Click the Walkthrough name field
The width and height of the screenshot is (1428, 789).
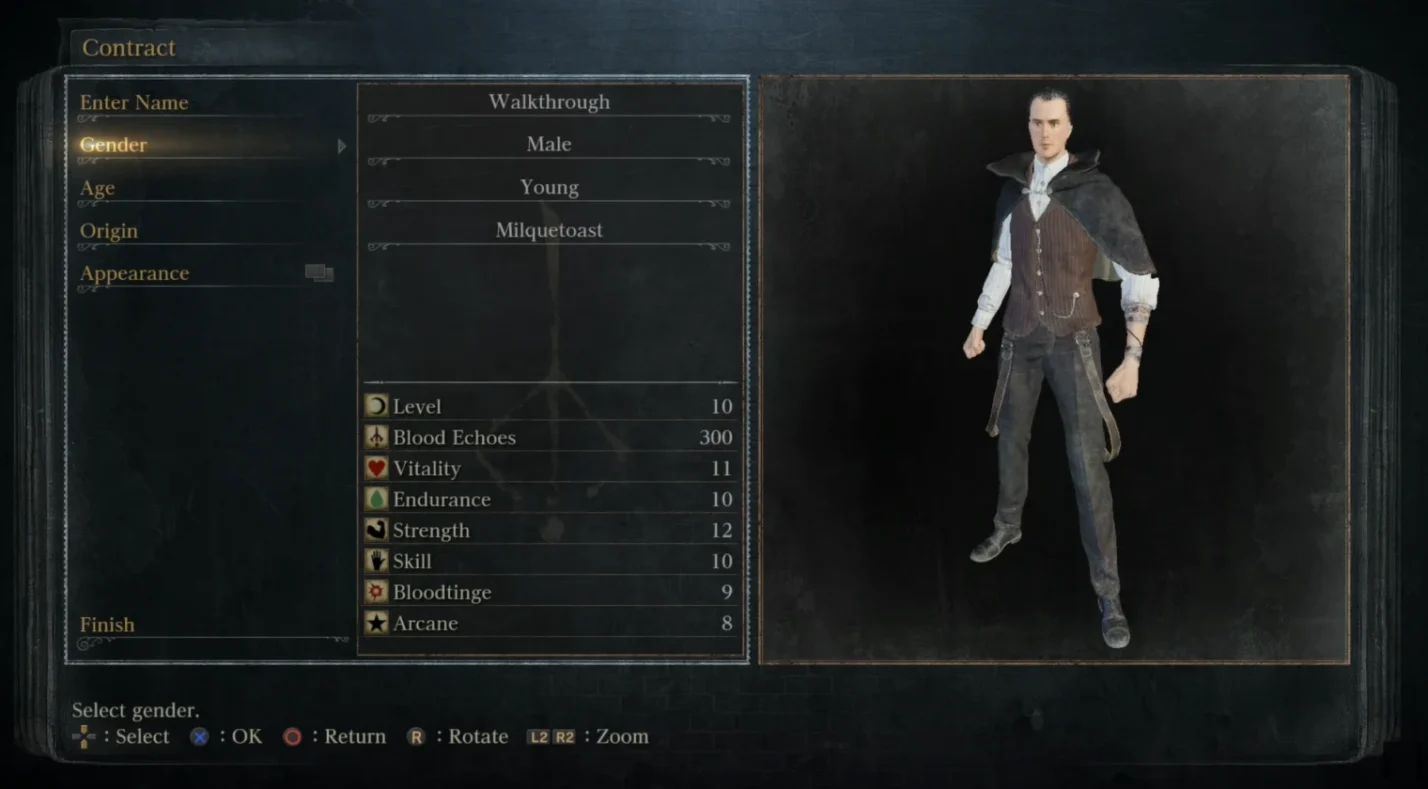pyautogui.click(x=549, y=102)
